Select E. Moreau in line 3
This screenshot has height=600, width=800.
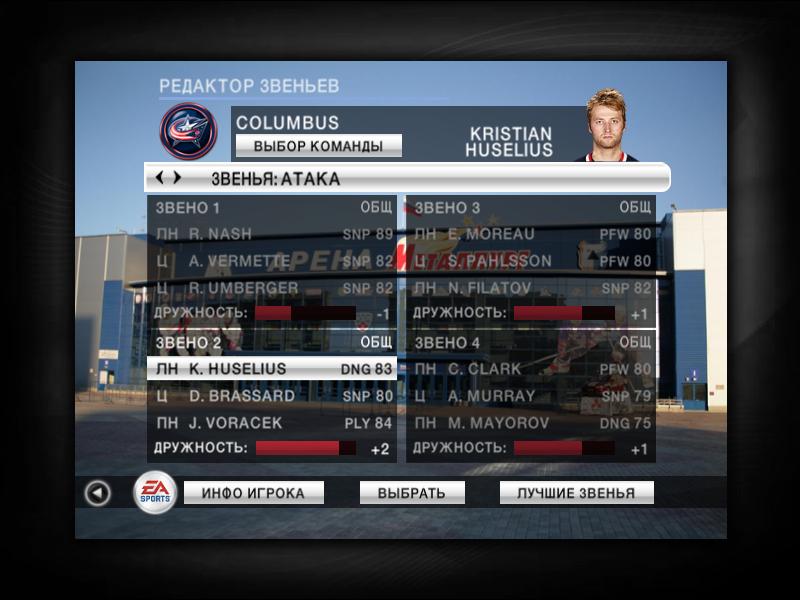tap(531, 234)
